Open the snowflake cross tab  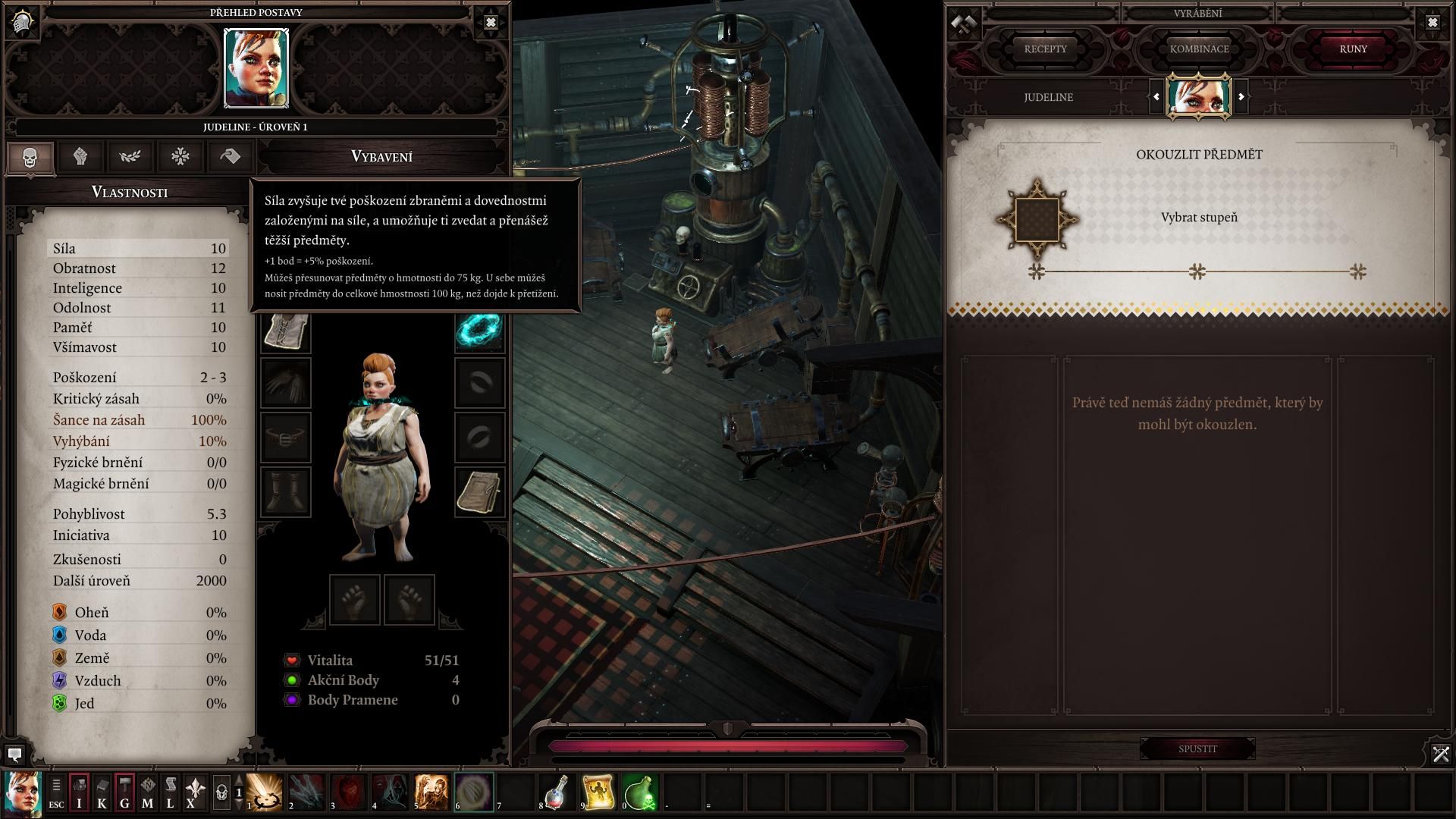pyautogui.click(x=180, y=156)
